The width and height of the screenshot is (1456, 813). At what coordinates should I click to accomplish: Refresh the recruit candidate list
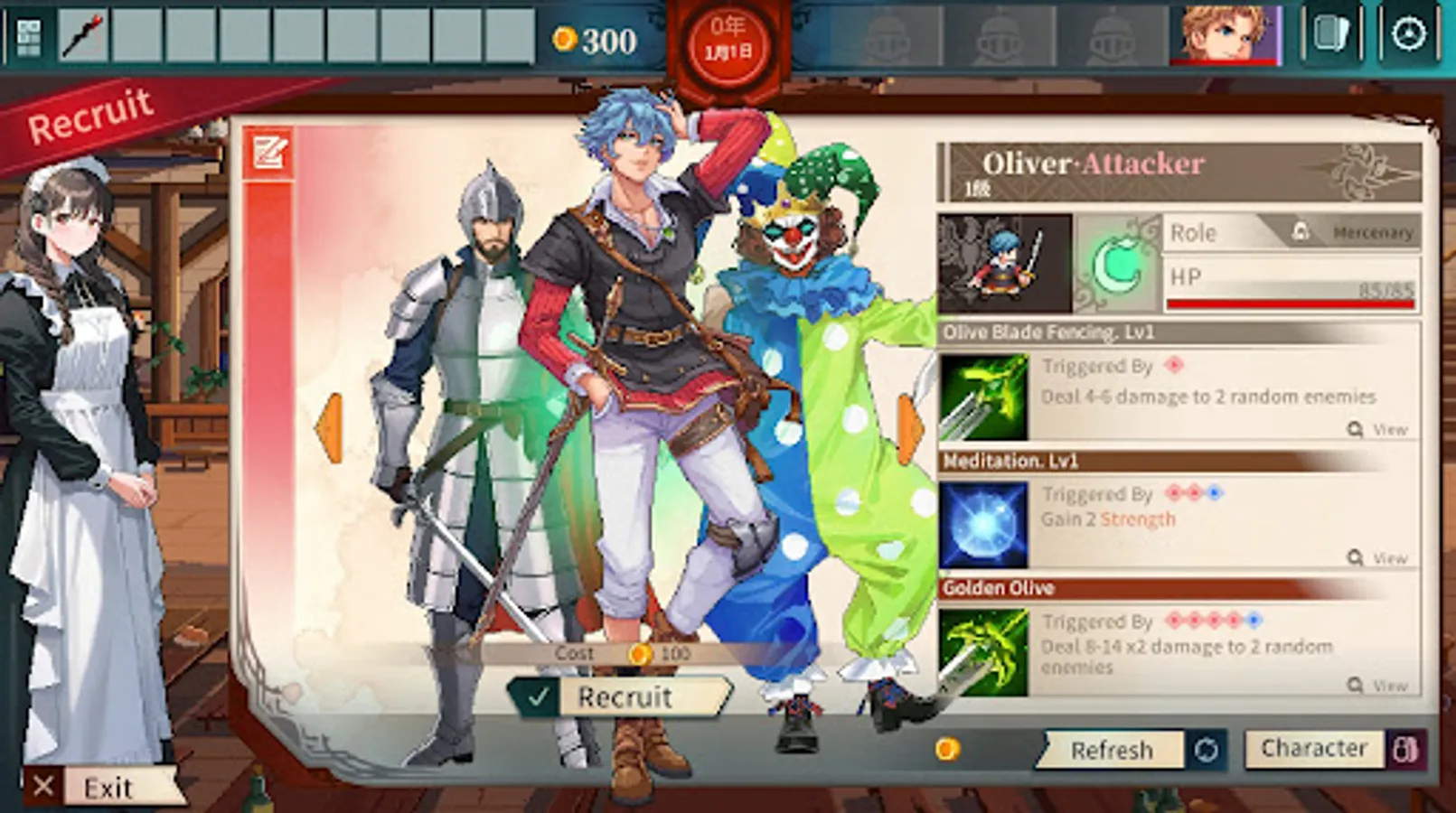tap(1113, 750)
